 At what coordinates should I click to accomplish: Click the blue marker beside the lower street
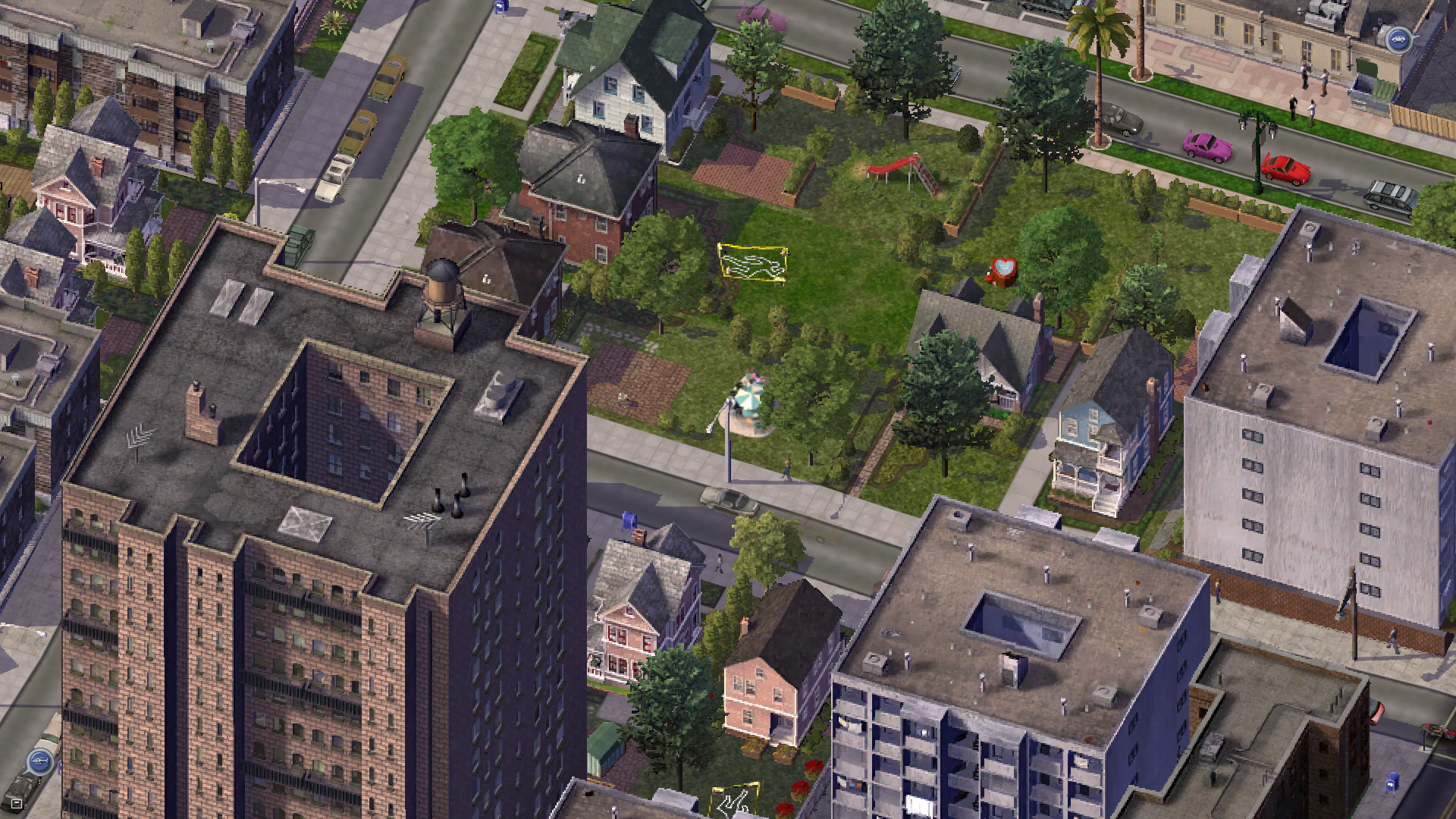click(629, 522)
